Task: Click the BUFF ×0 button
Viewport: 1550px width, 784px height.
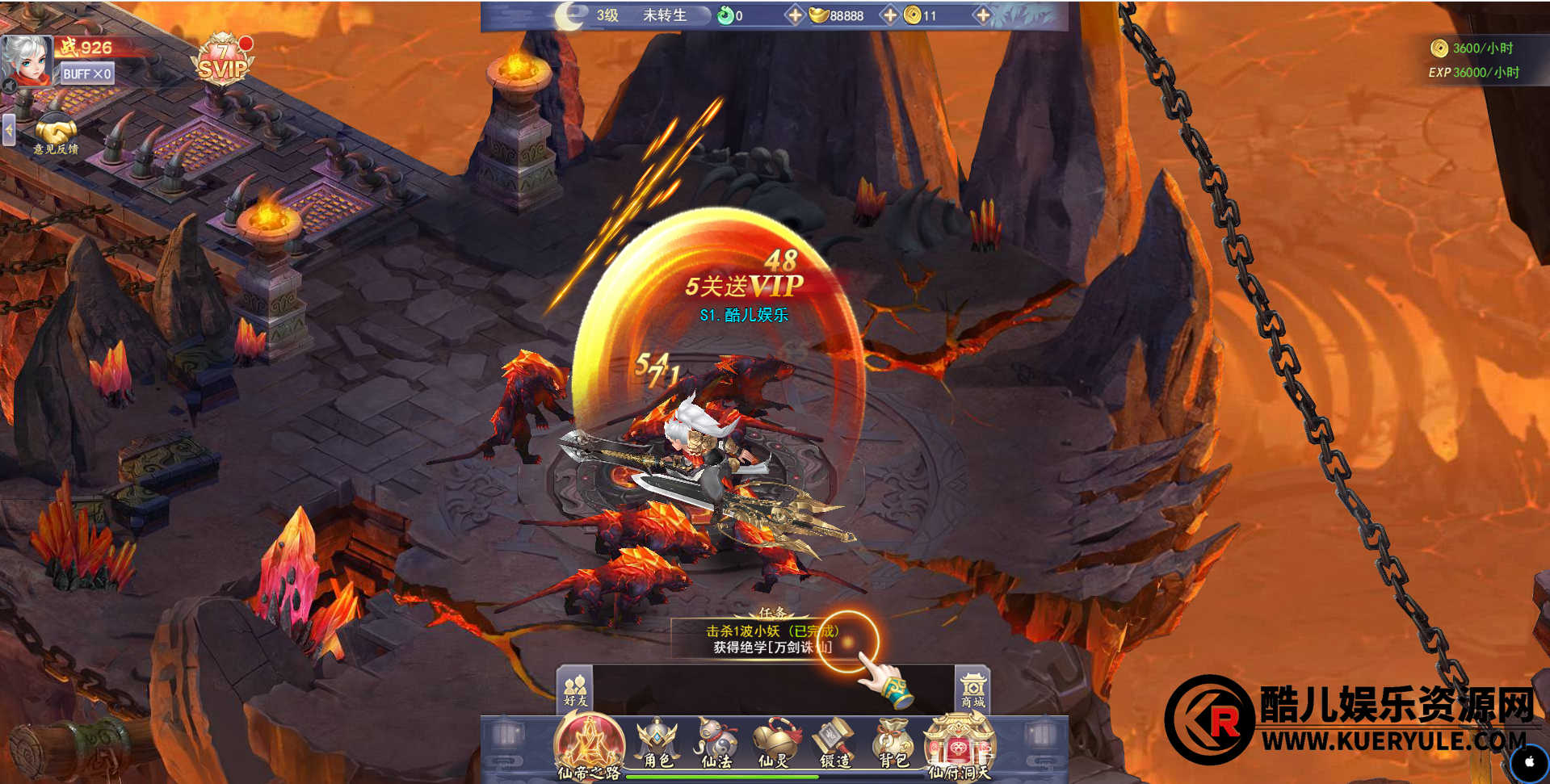Action: (86, 74)
